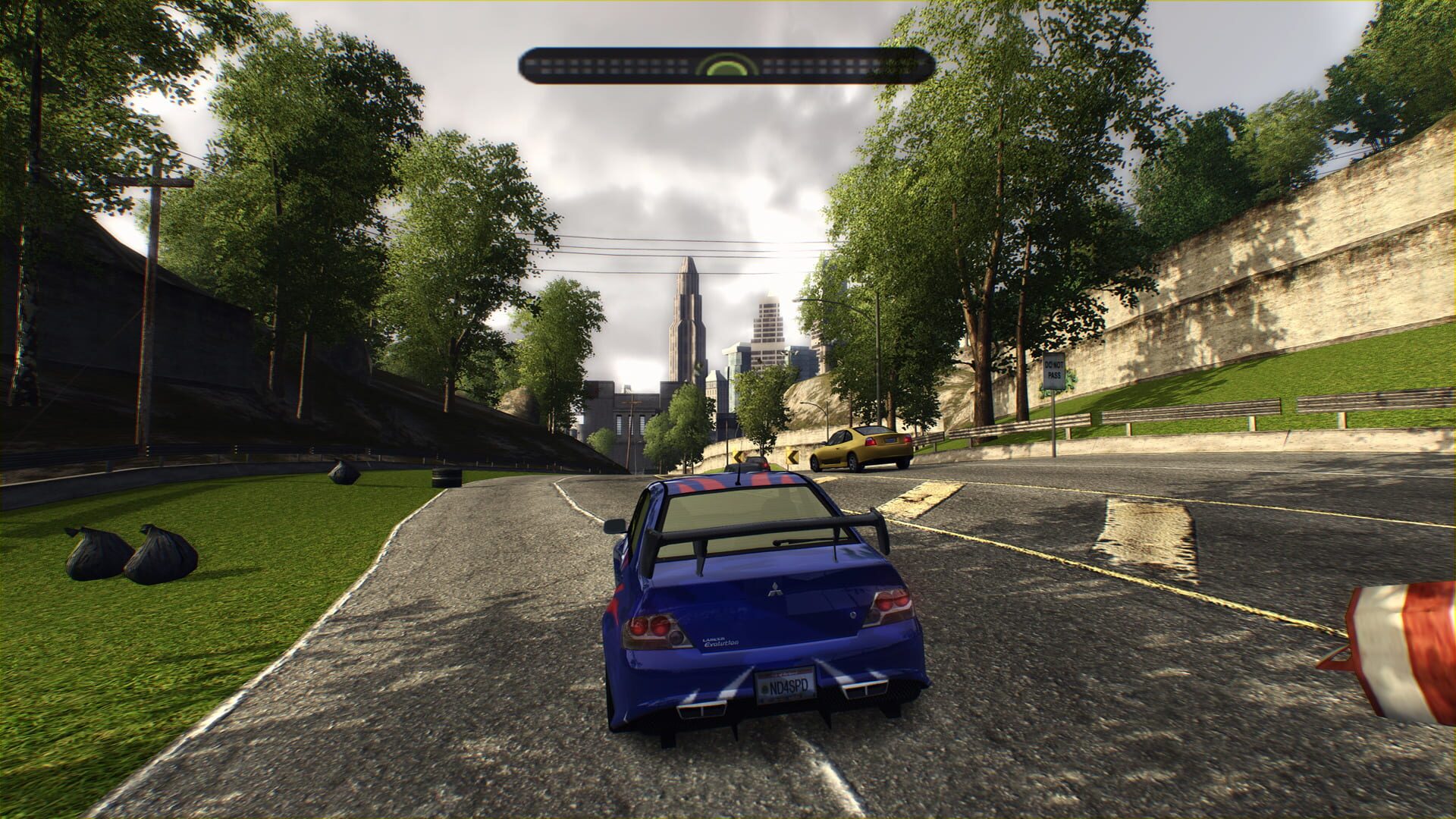Select the ND4SPD license plate
Screen dimensions: 1456x819
[785, 686]
